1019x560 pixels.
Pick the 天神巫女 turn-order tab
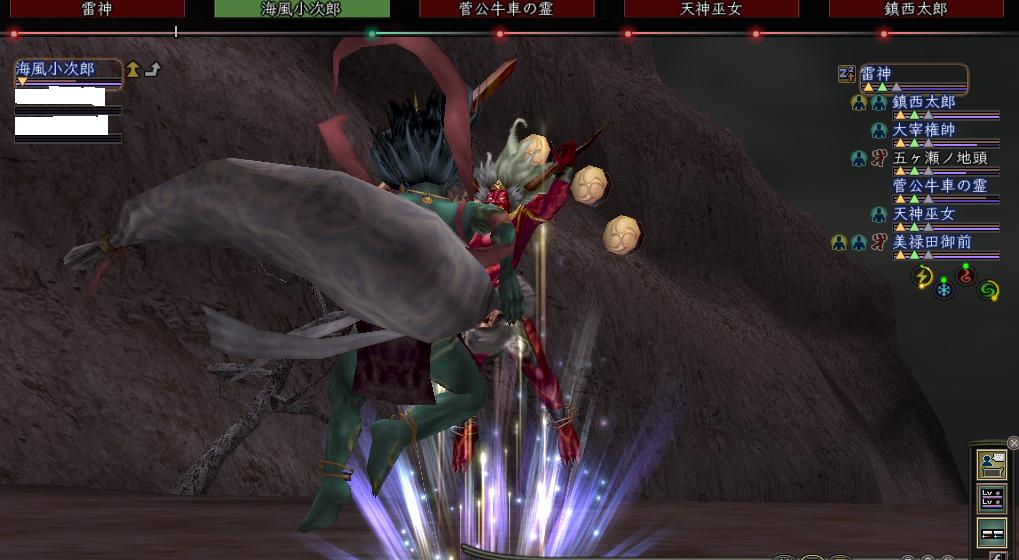[x=711, y=9]
